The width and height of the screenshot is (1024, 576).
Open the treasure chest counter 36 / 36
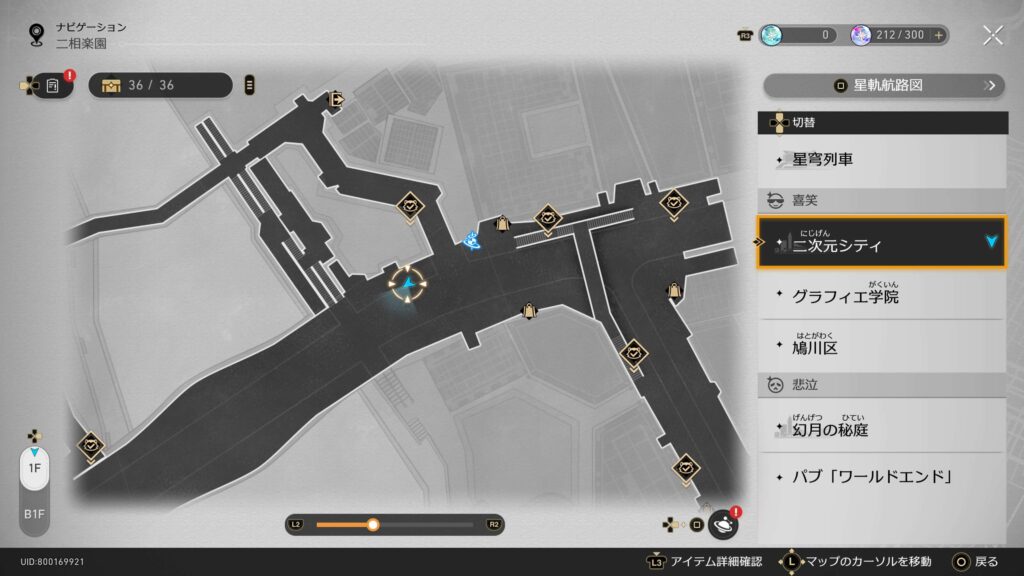[160, 85]
